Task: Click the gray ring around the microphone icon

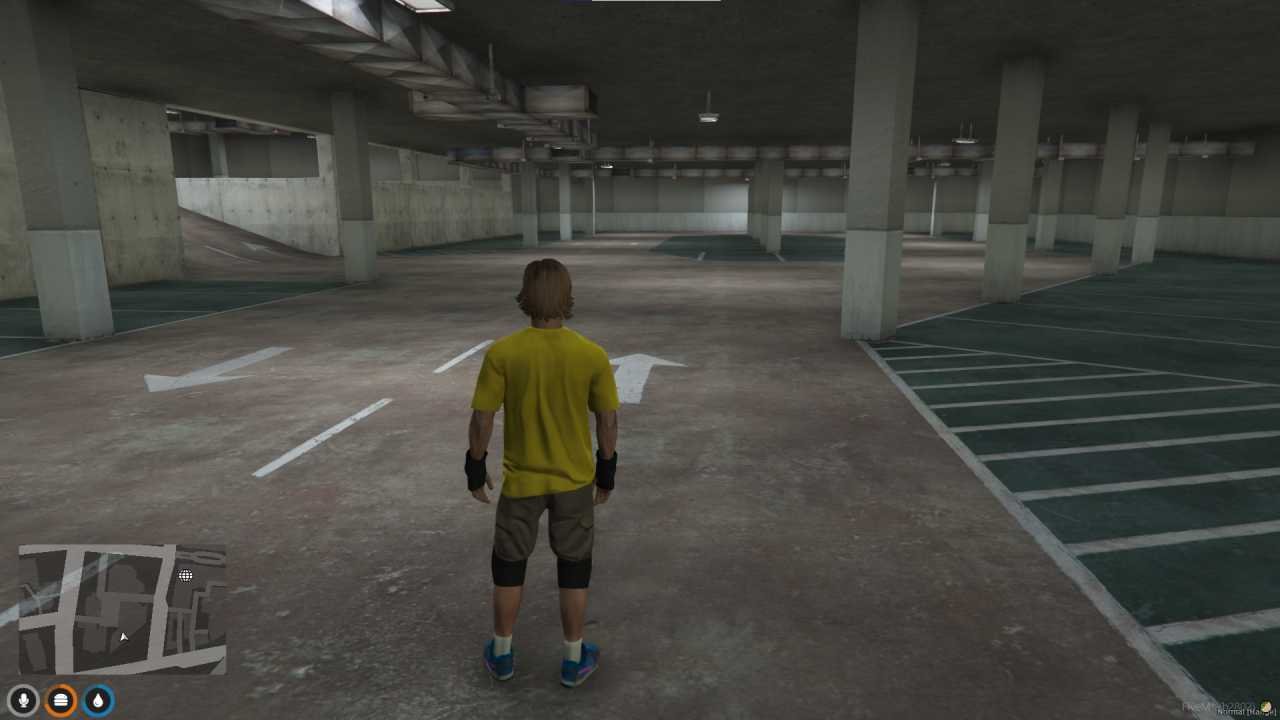Action: pos(24,686)
